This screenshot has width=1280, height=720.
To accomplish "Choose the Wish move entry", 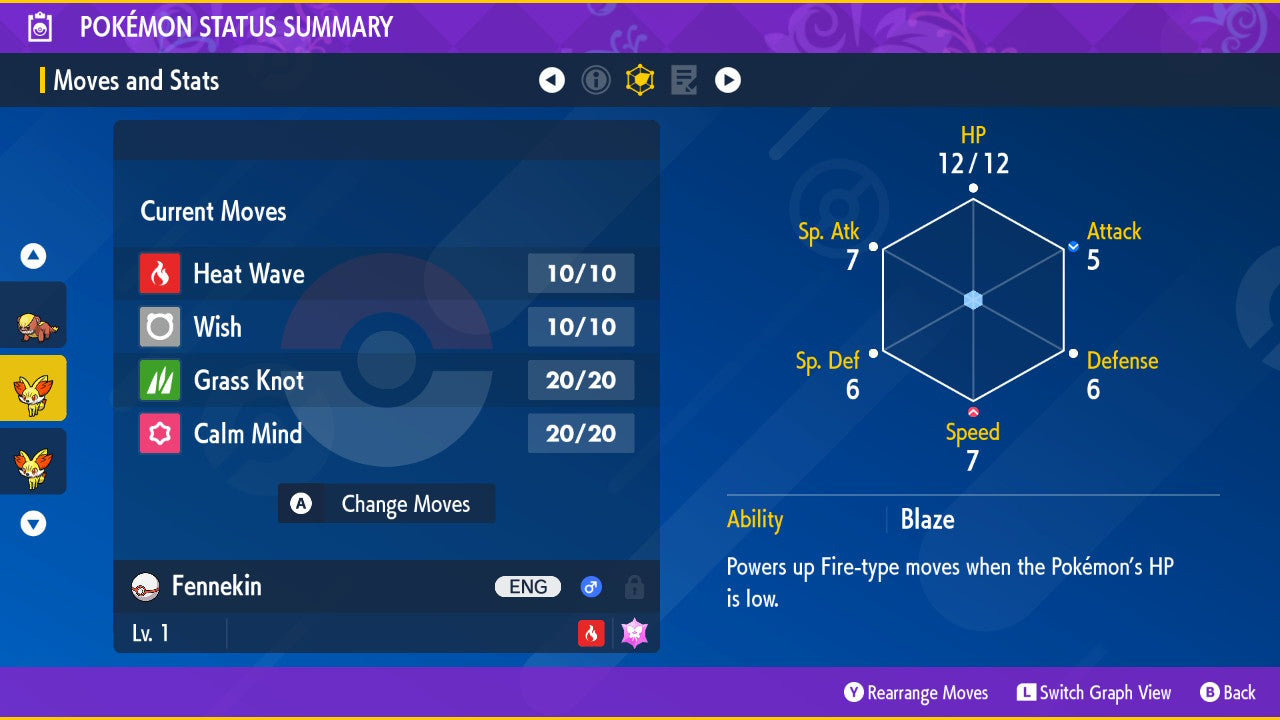I will coord(386,327).
